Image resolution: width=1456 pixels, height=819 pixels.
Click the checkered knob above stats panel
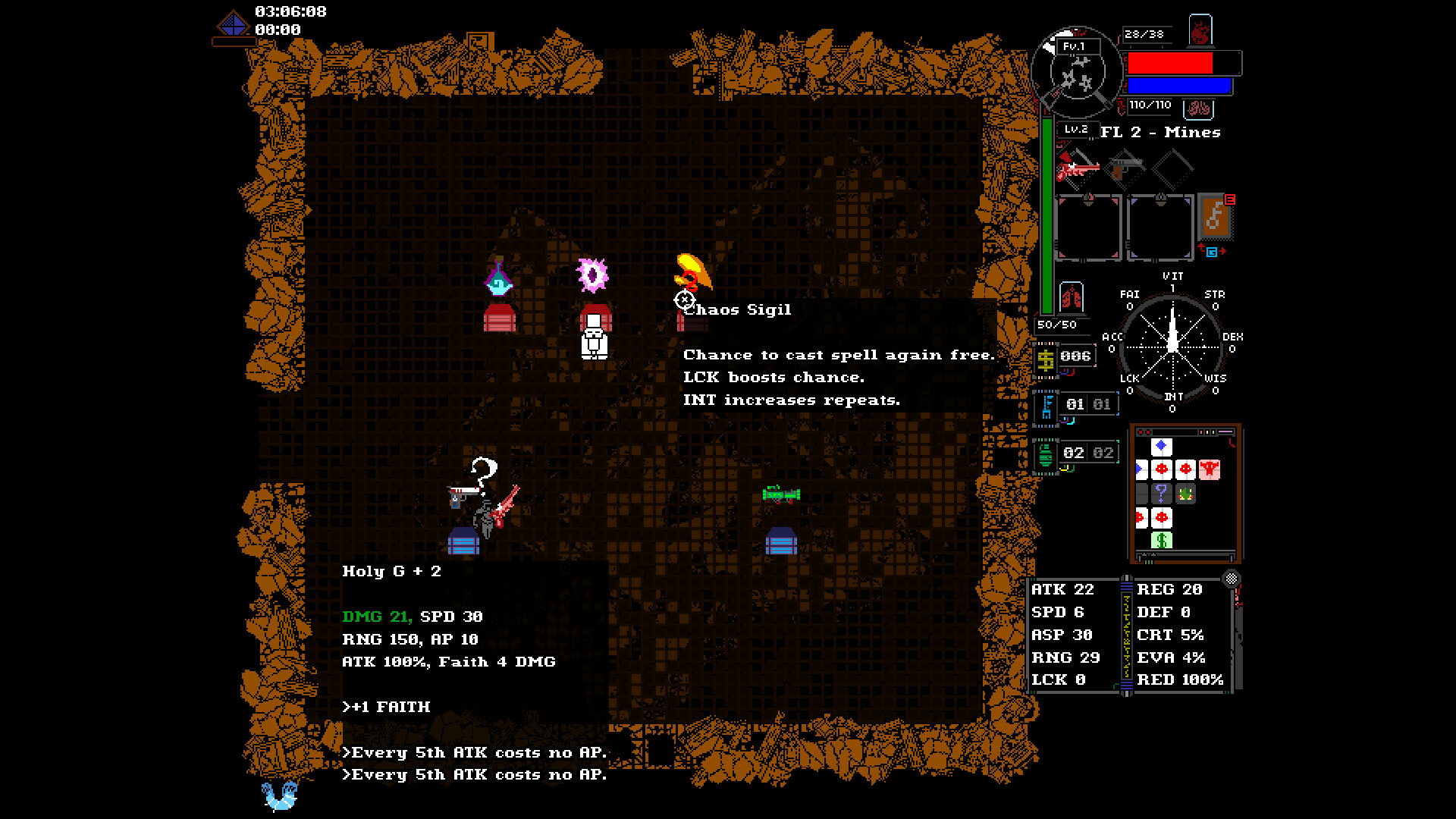[x=1232, y=579]
